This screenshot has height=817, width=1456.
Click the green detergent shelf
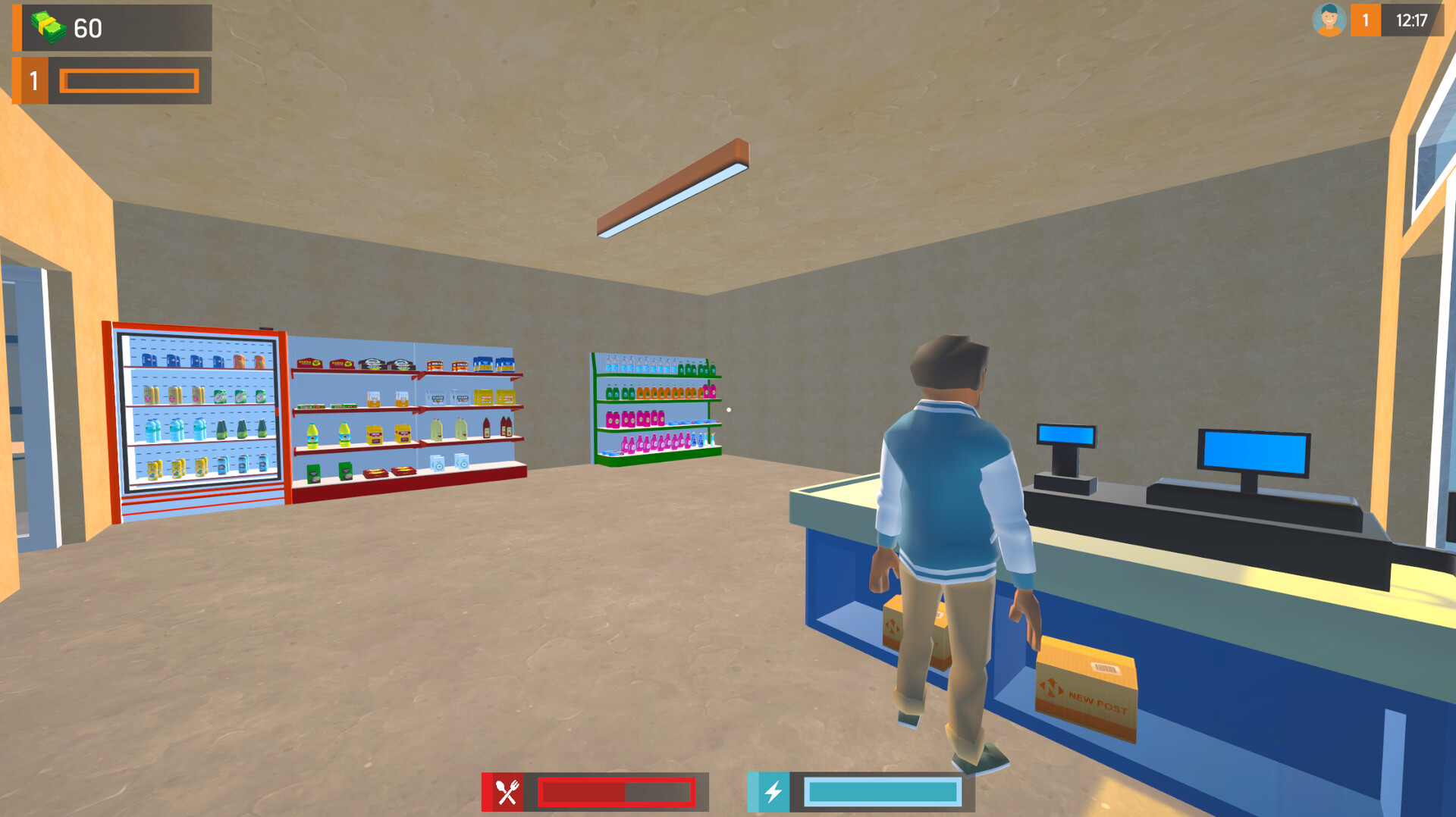tap(656, 405)
